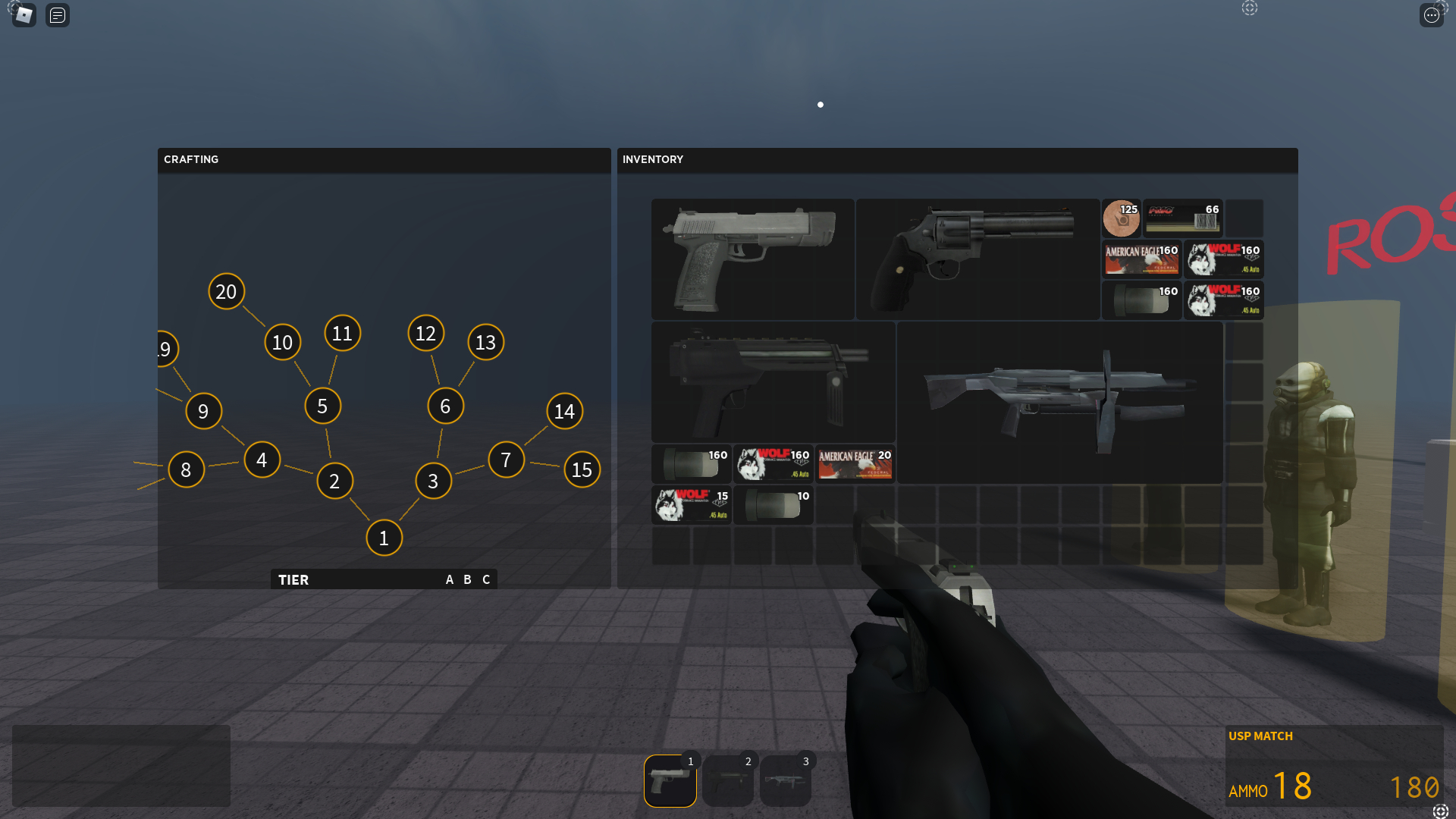Choose crafting node 20

click(226, 291)
